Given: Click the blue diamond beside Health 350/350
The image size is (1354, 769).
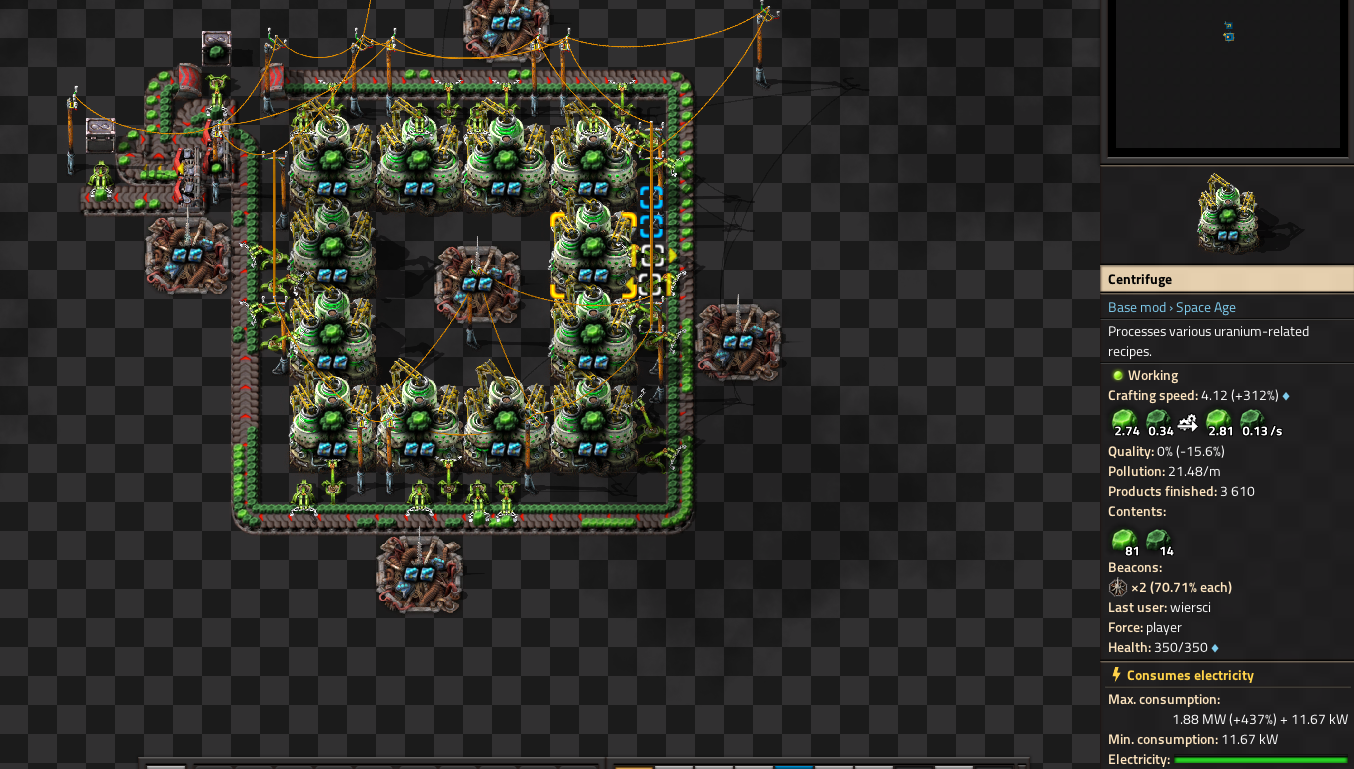Looking at the screenshot, I should pos(1214,647).
